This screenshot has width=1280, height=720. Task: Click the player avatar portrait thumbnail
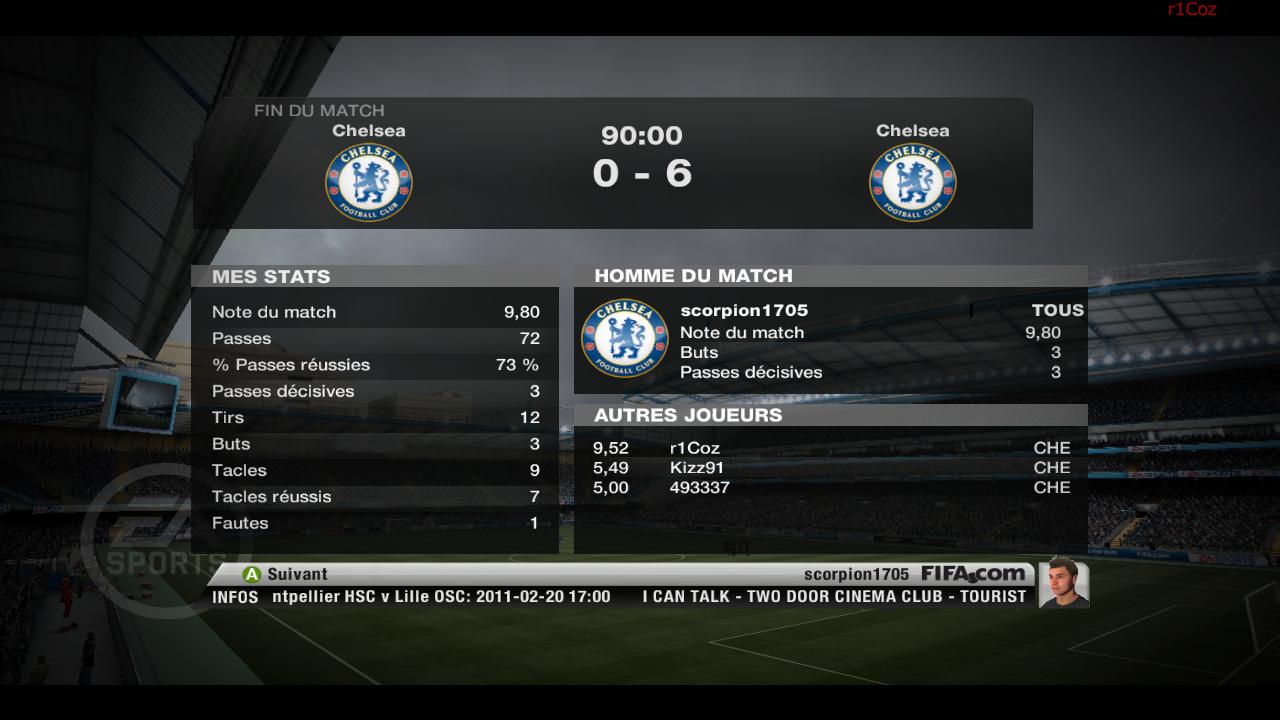click(x=1063, y=582)
